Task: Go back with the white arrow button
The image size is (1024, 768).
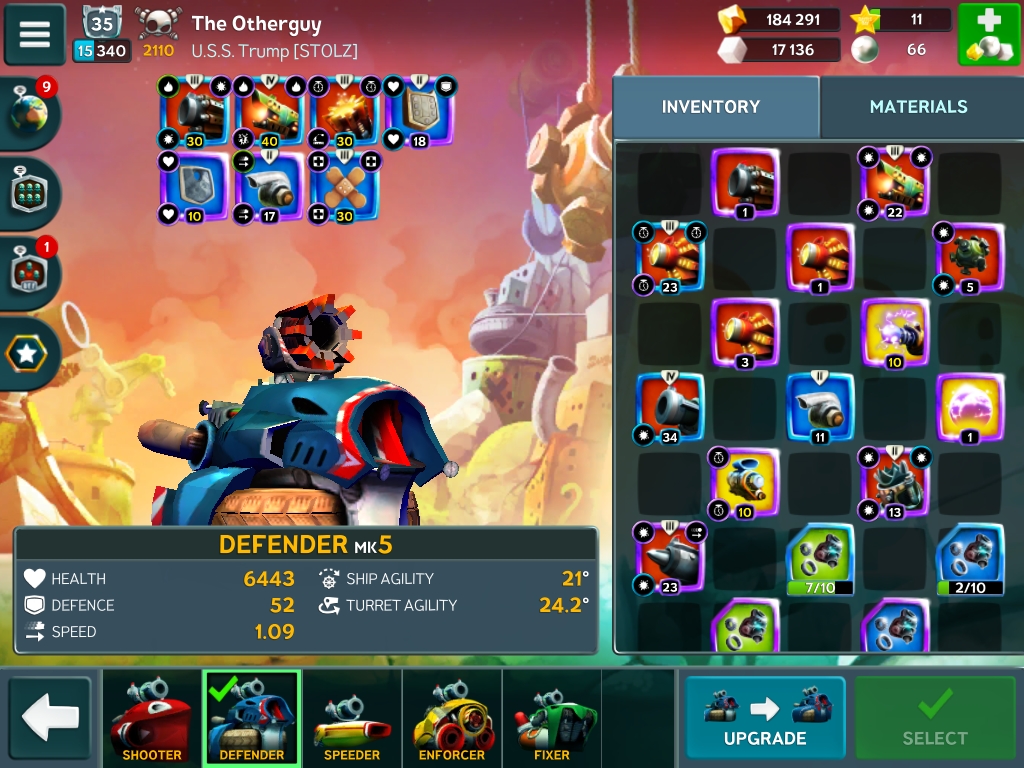Action: click(x=49, y=716)
